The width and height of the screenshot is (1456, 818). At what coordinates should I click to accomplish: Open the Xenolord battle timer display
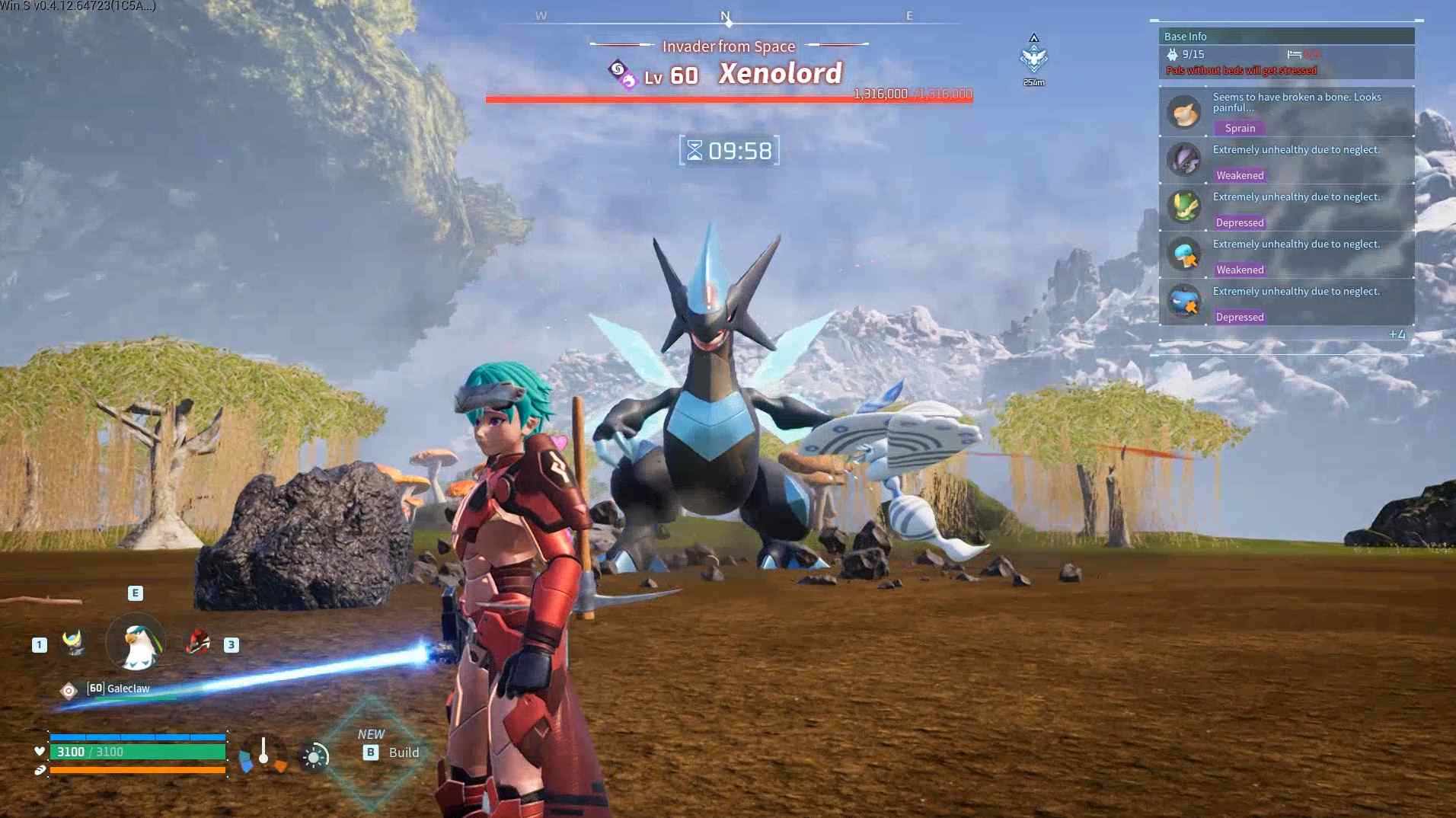pyautogui.click(x=729, y=151)
